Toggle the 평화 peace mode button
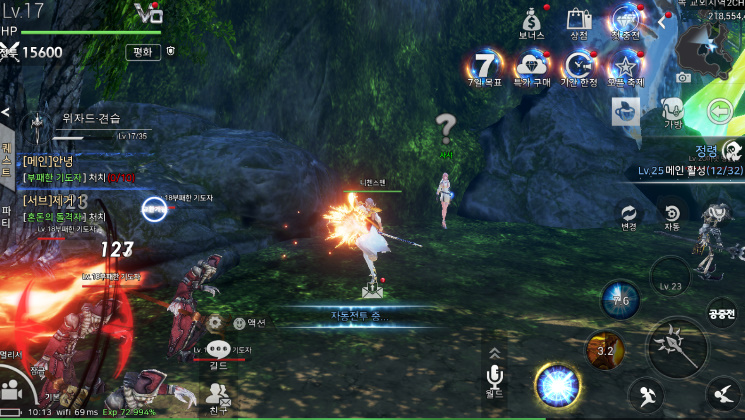 pyautogui.click(x=143, y=52)
